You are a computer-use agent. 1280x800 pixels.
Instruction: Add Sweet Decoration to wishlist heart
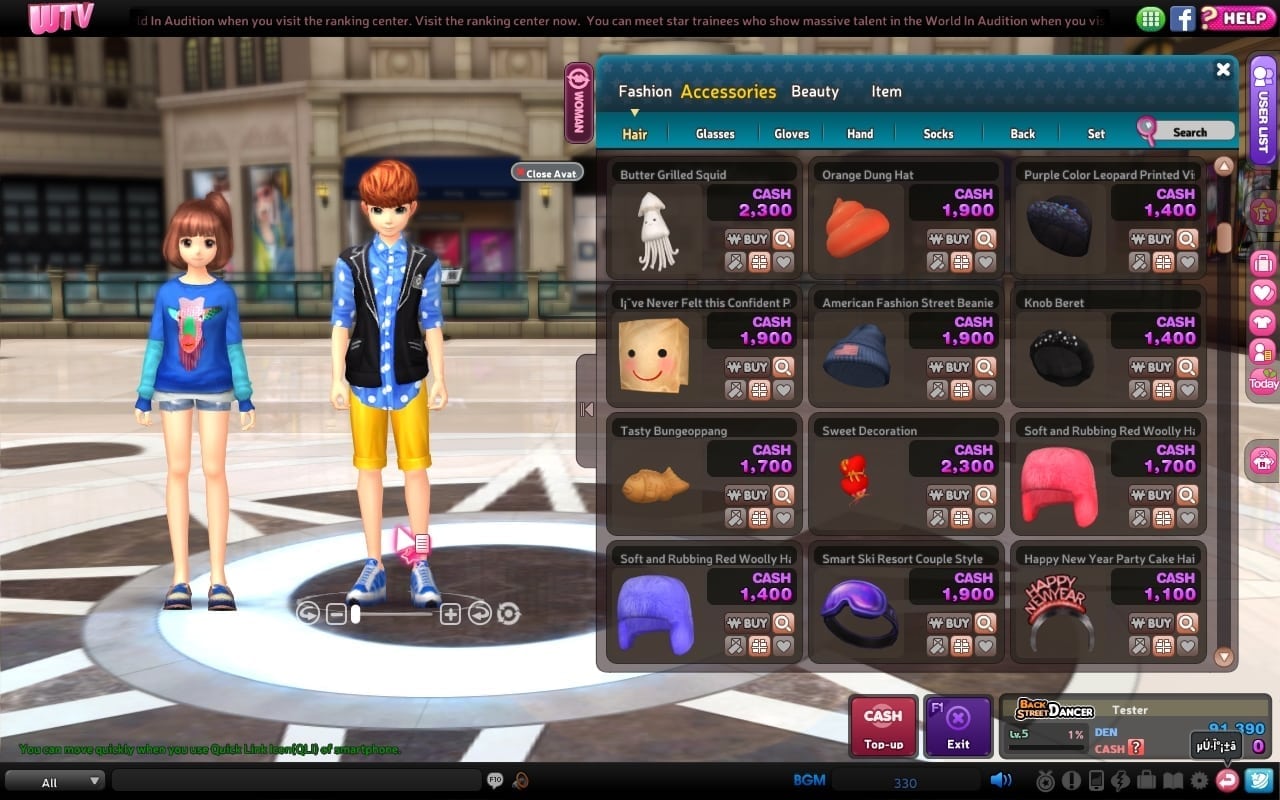coord(985,518)
